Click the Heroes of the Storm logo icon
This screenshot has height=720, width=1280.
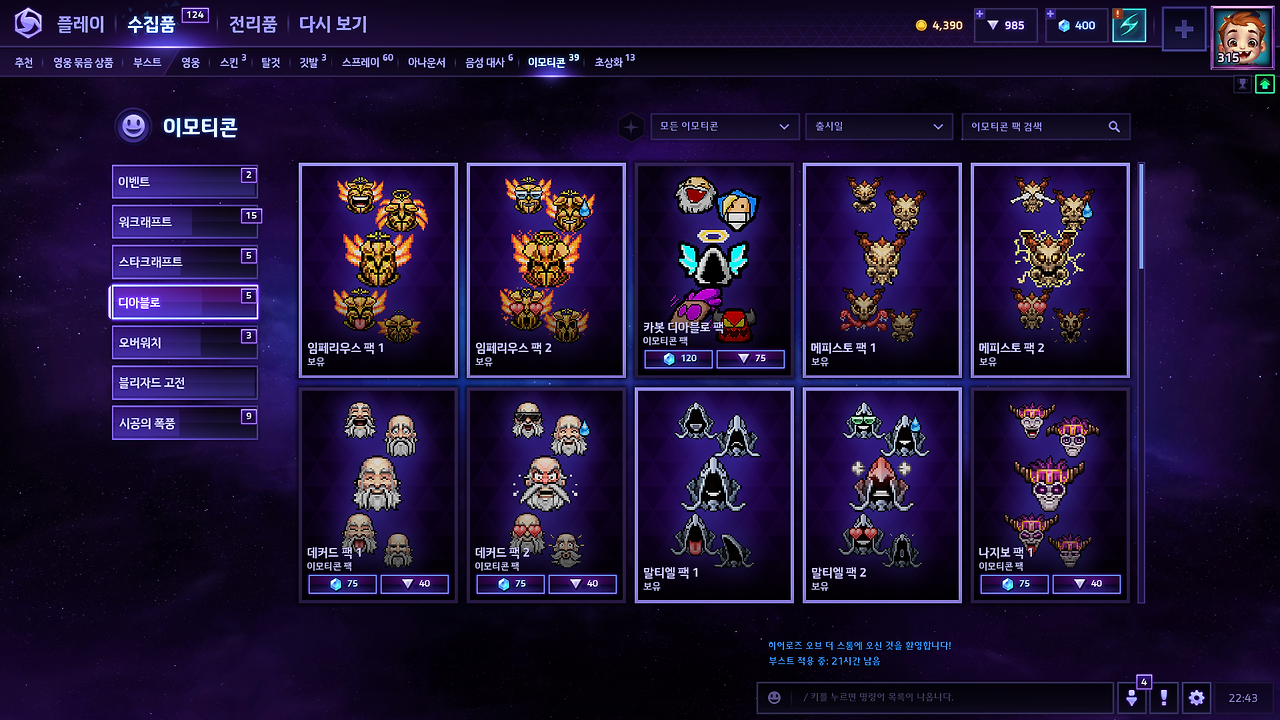click(28, 24)
